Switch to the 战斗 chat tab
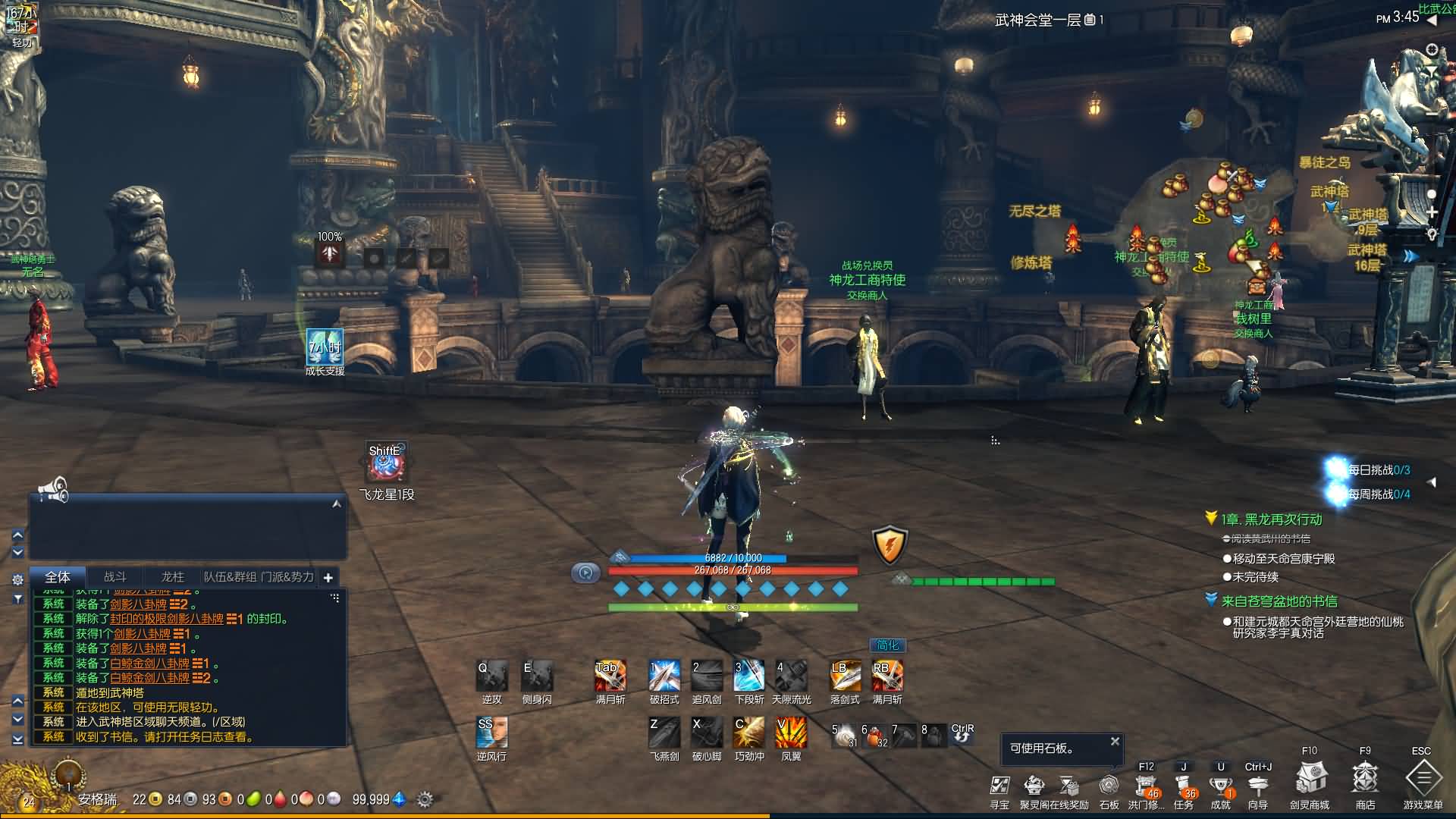 [115, 577]
